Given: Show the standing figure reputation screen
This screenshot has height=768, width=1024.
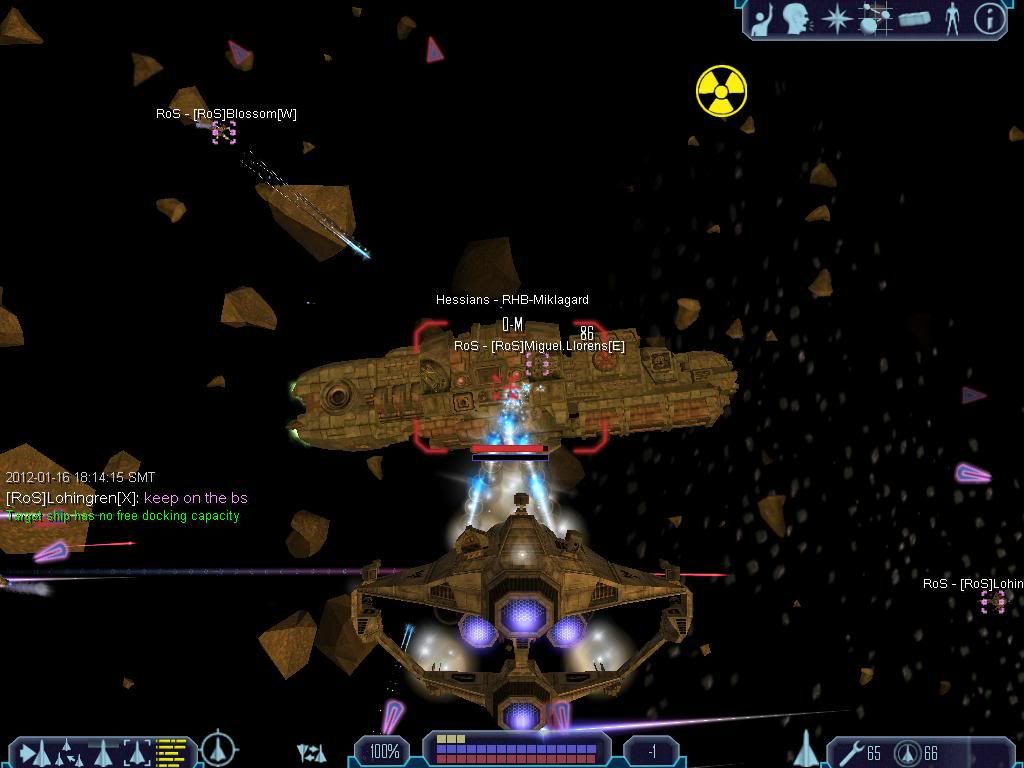Looking at the screenshot, I should (x=952, y=18).
